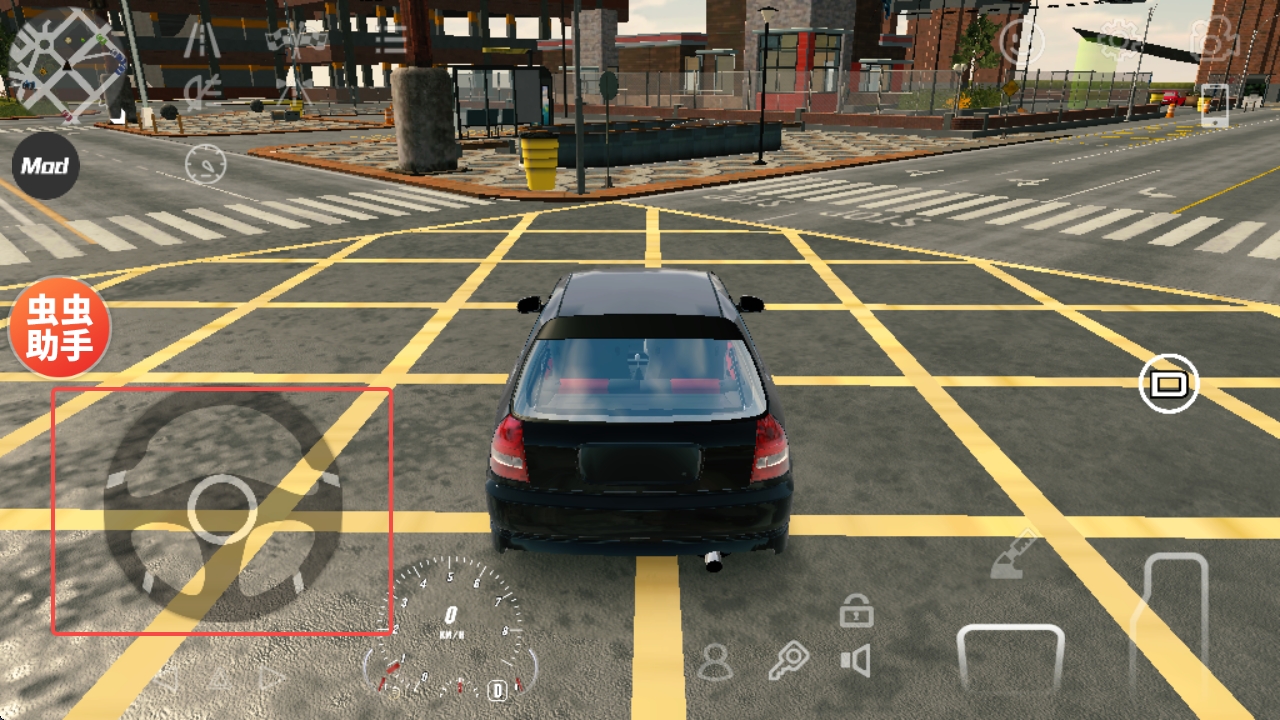The image size is (1280, 720).
Task: Toggle the headlight beam icon
Action: coord(203,90)
